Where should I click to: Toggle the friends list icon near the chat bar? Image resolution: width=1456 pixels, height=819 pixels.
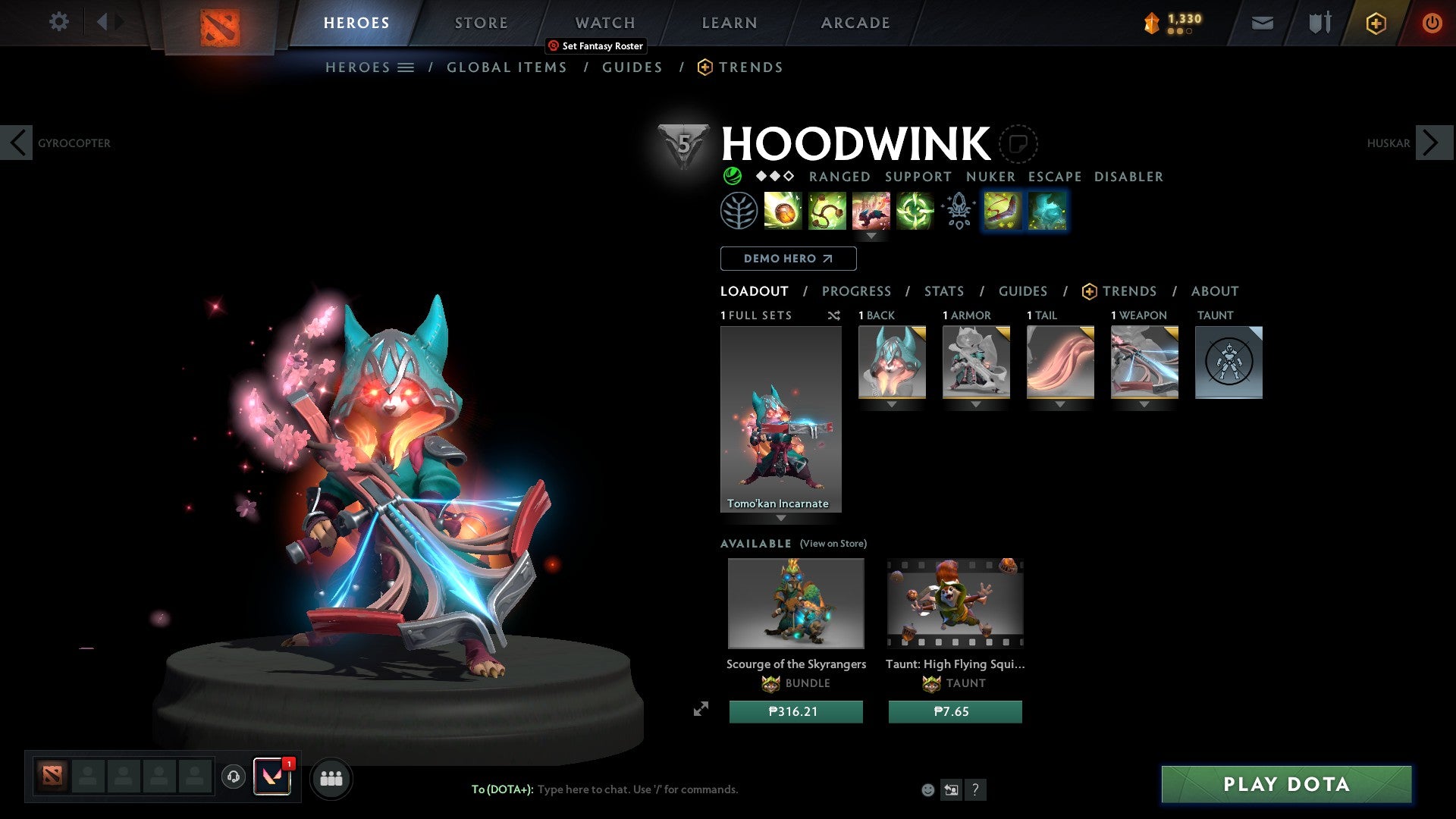[x=331, y=778]
